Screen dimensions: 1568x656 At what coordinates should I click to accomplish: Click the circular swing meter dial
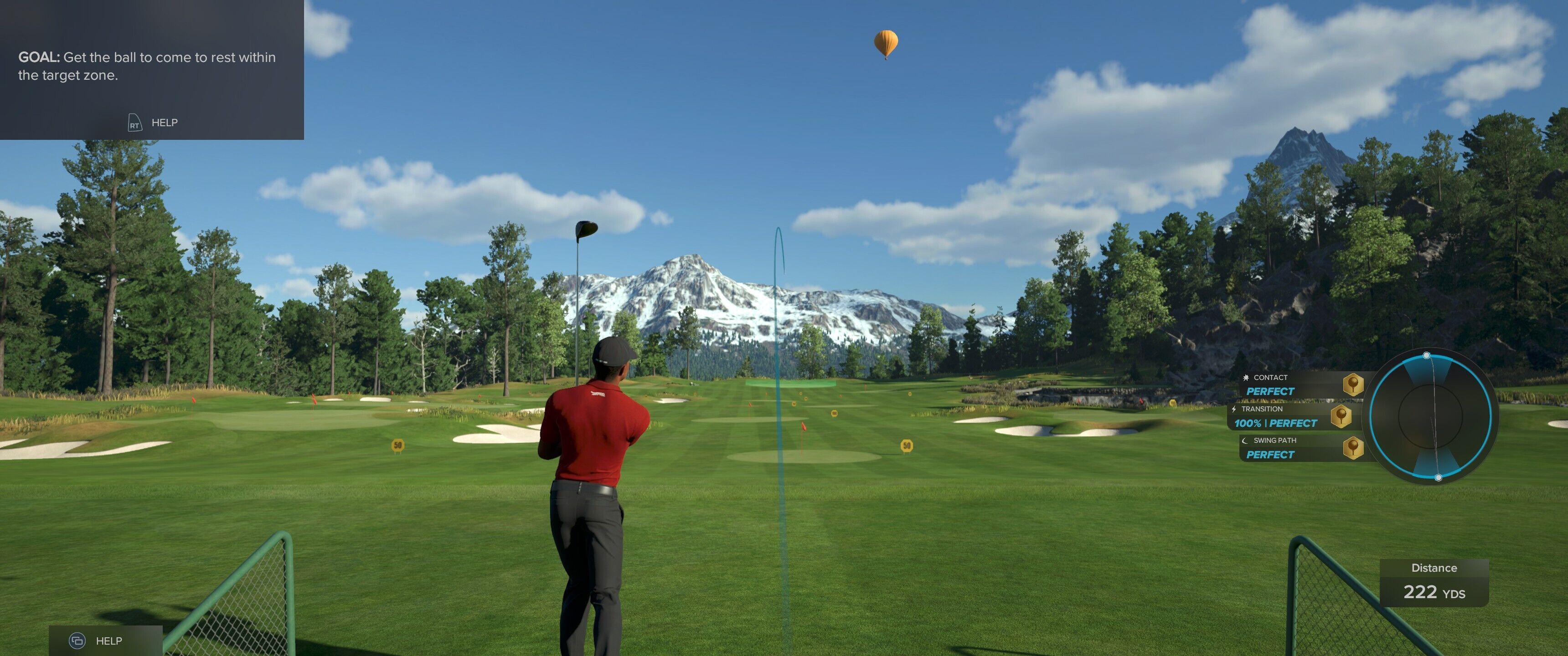click(x=1430, y=416)
